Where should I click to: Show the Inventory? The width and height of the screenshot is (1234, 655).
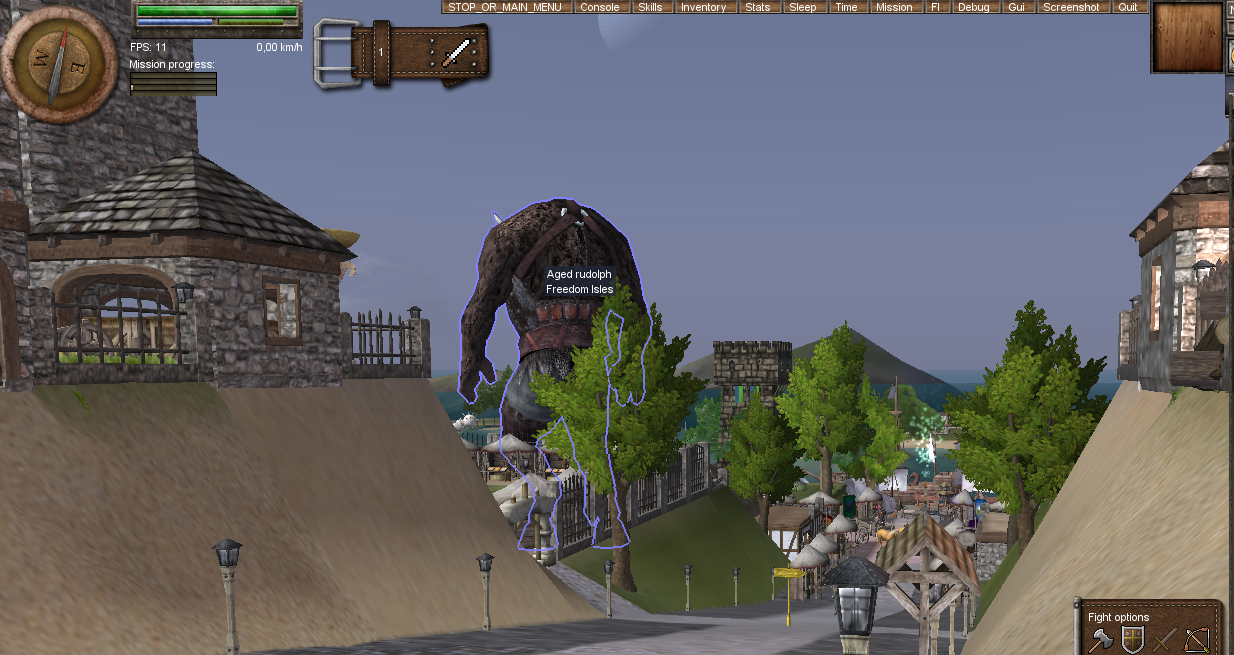pos(703,7)
